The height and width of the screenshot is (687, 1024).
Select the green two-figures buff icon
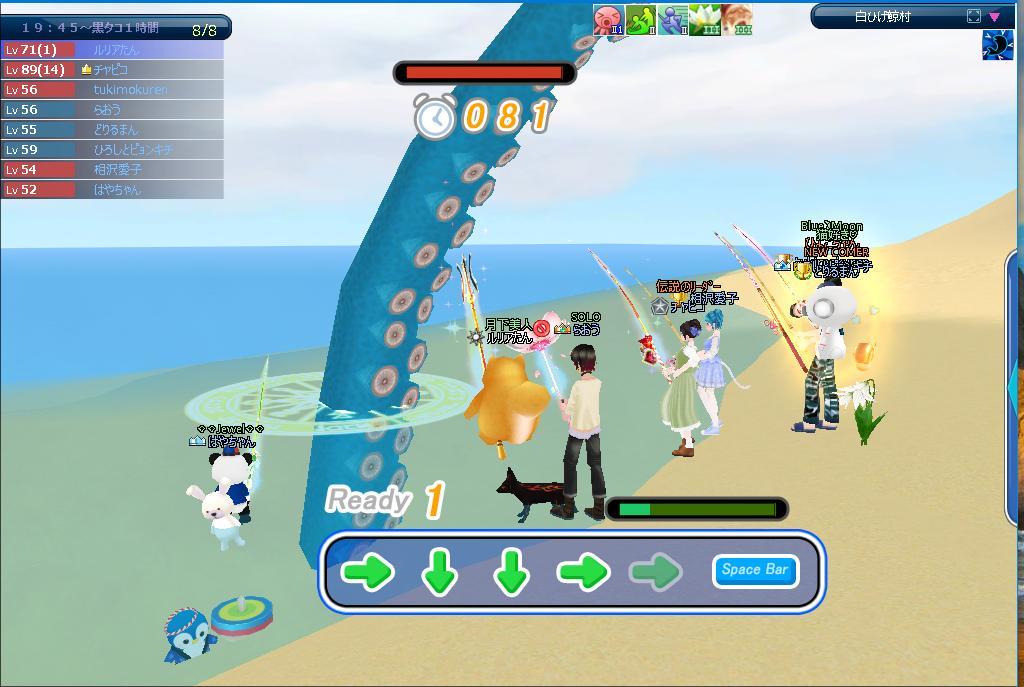tap(641, 21)
